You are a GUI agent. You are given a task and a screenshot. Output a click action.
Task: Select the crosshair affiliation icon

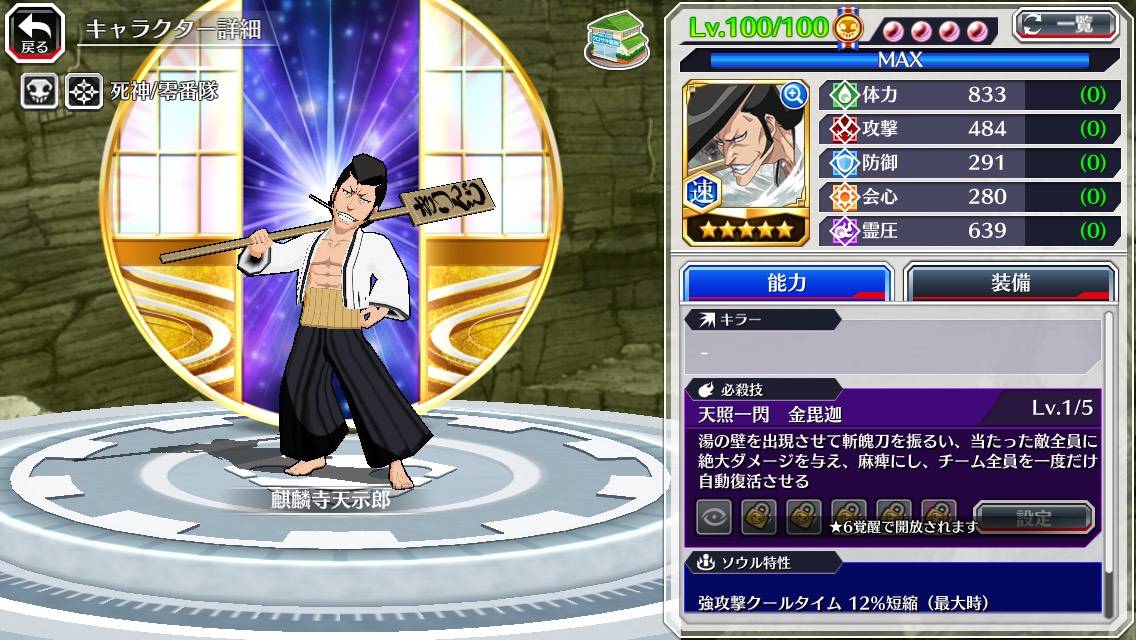click(x=84, y=93)
